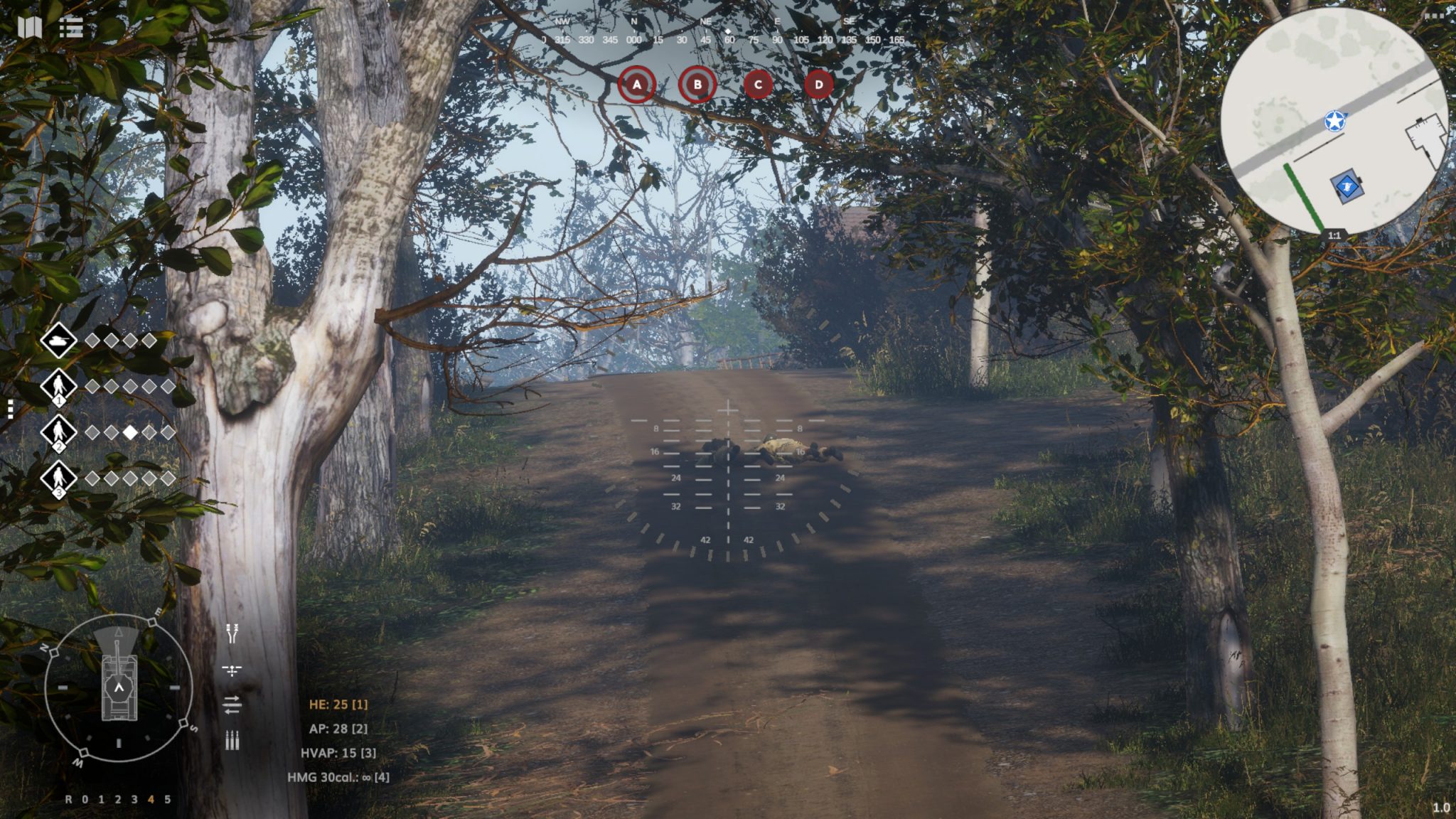The width and height of the screenshot is (1456, 819).
Task: Select capture point D marker
Action: coord(818,85)
